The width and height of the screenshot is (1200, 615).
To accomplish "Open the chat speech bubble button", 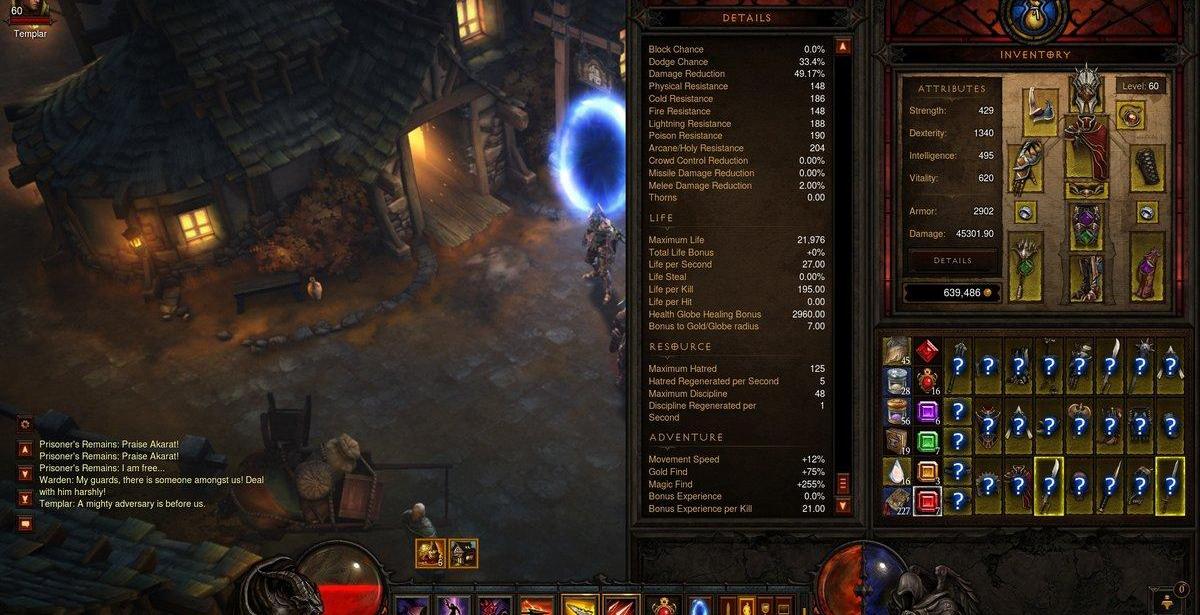I will [25, 523].
